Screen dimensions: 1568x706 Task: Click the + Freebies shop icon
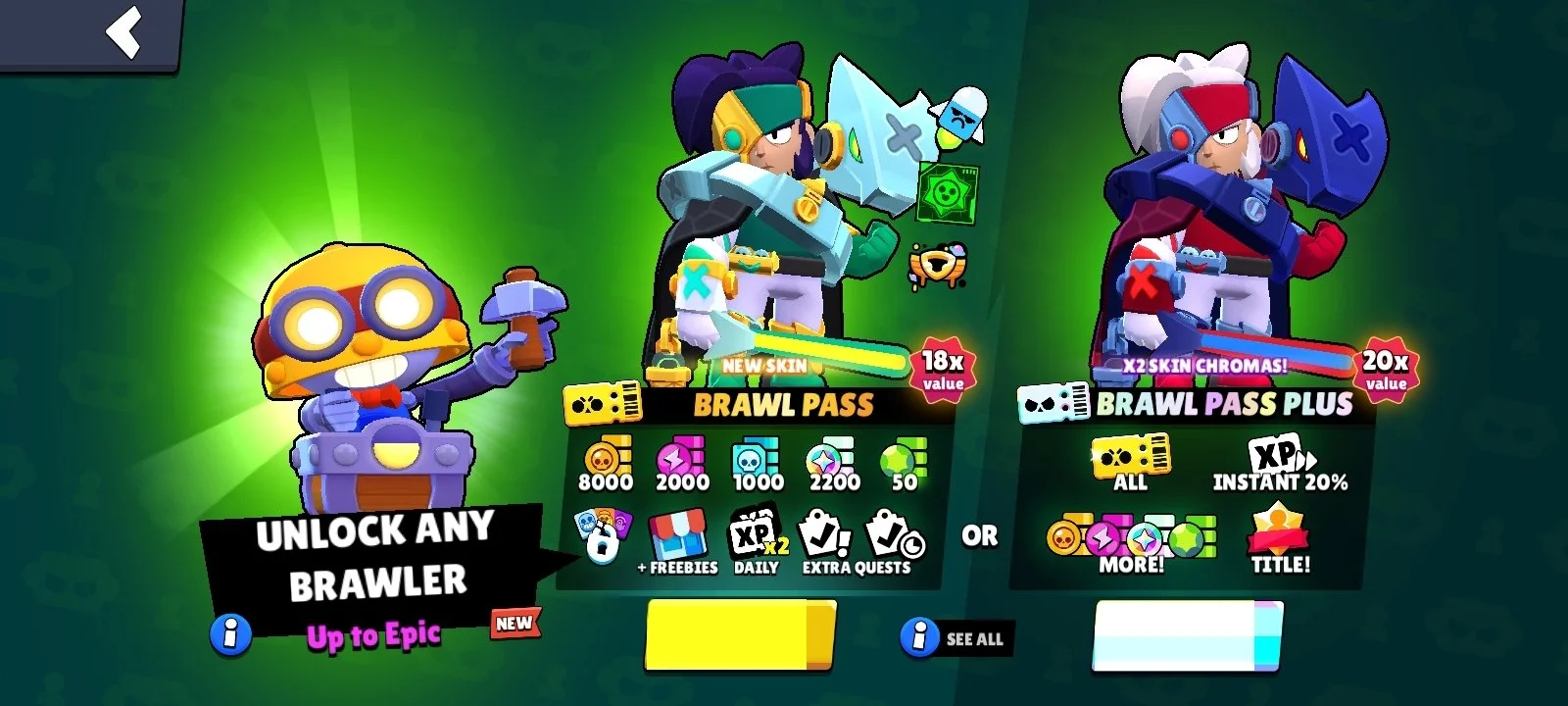coord(680,534)
